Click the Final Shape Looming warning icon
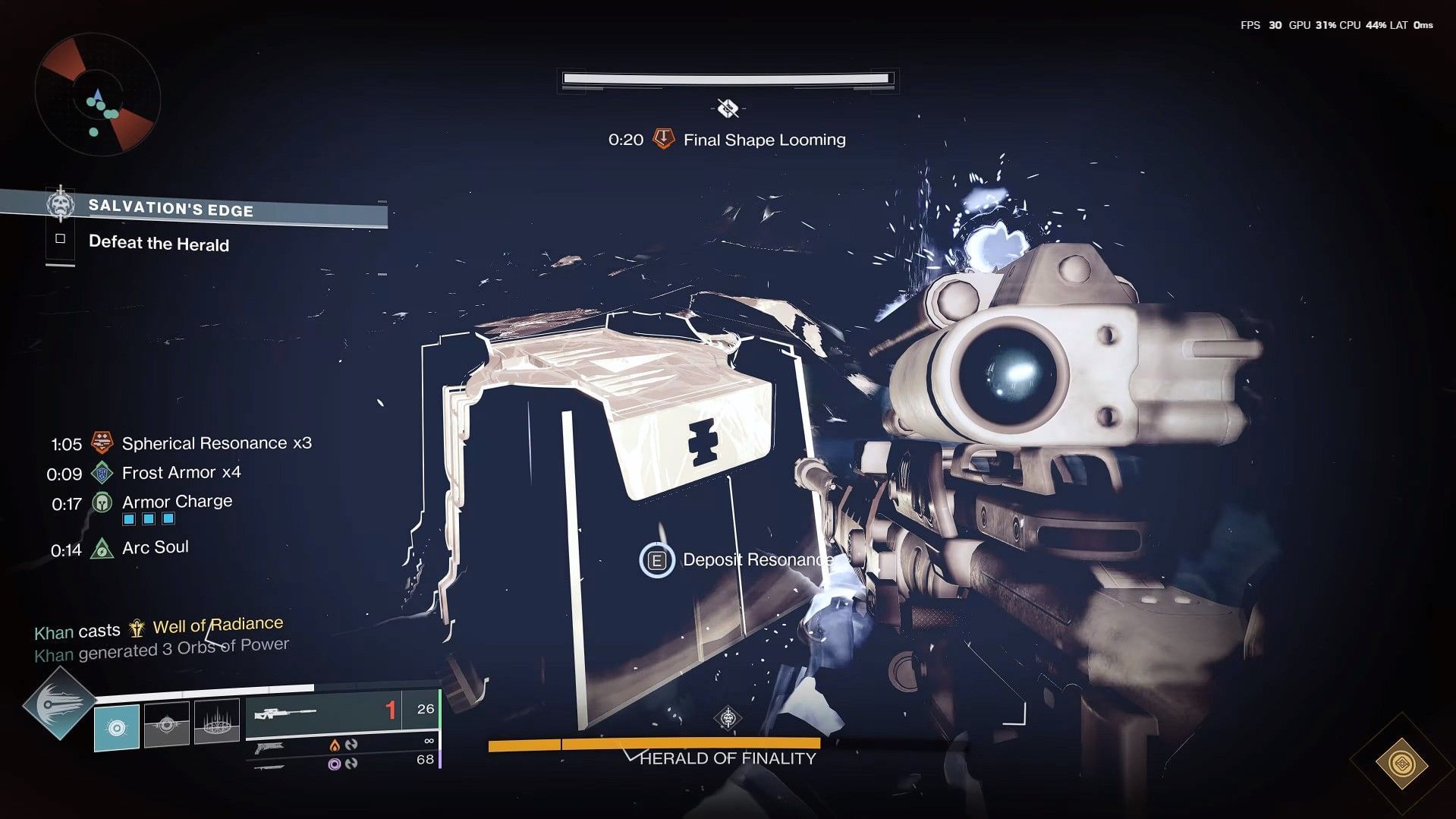This screenshot has width=1456, height=819. coord(662,139)
